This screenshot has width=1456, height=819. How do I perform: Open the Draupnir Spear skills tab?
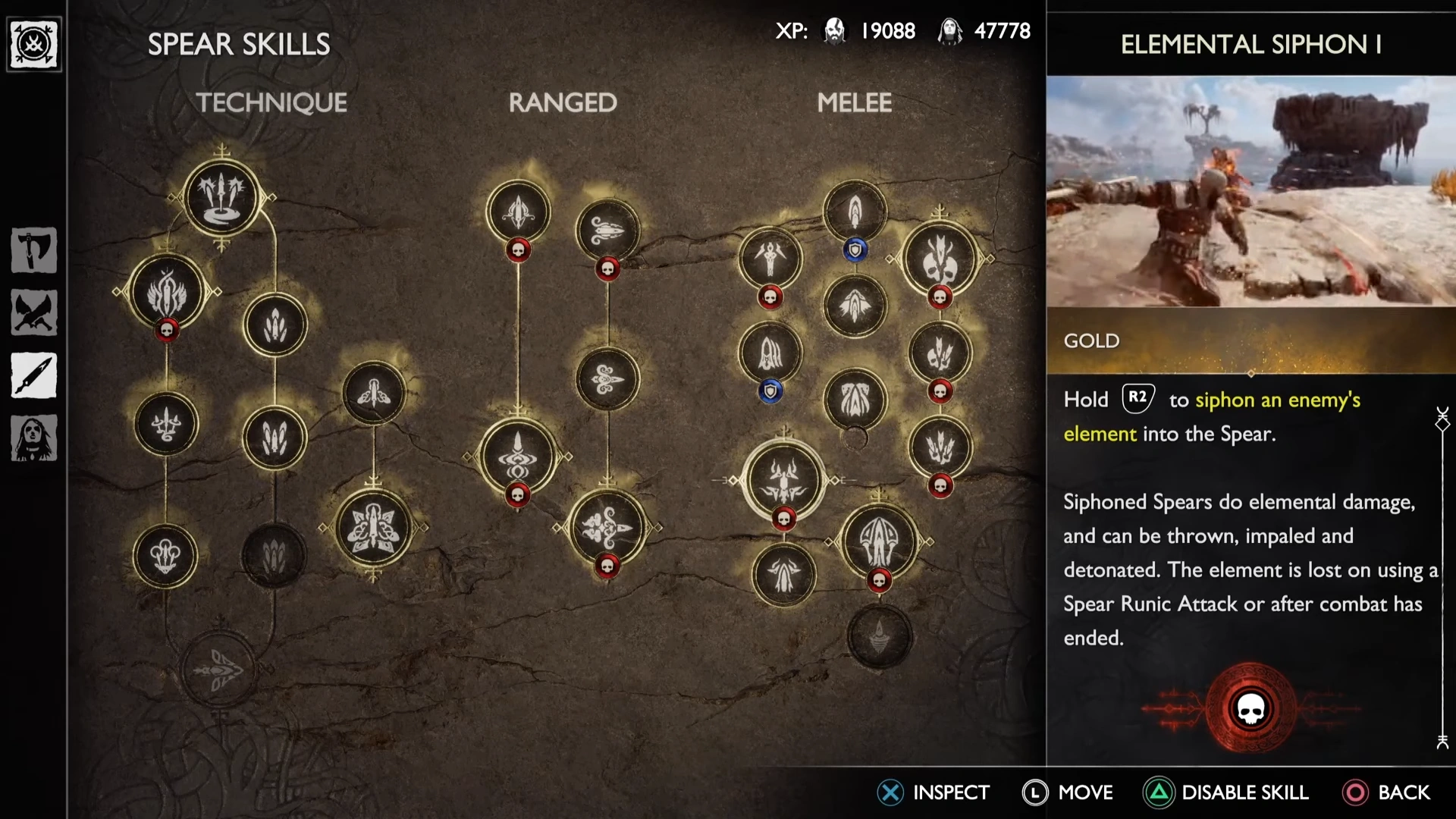(34, 375)
